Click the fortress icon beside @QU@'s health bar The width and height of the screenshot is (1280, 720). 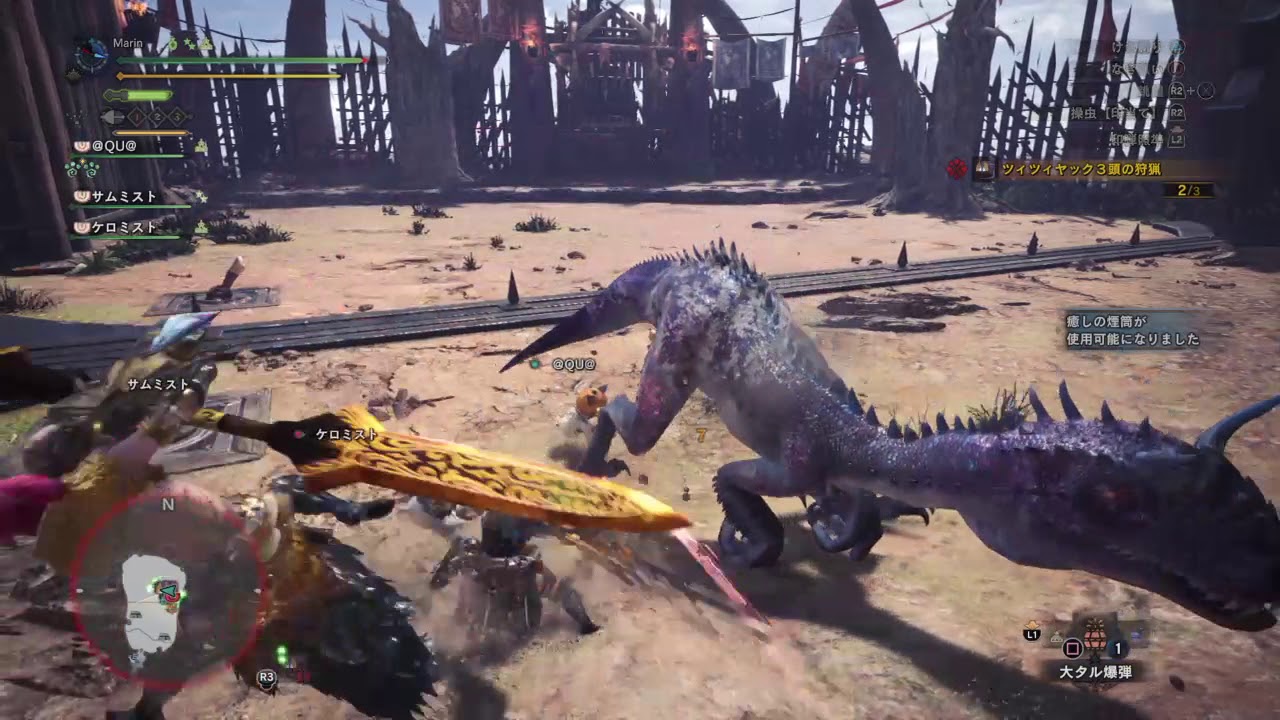[202, 146]
